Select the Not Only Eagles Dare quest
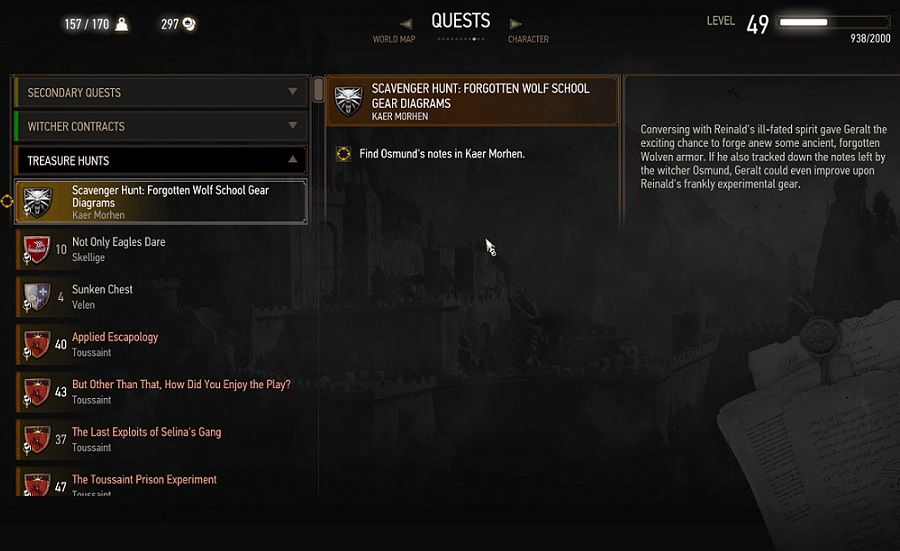900x551 pixels. 160,249
